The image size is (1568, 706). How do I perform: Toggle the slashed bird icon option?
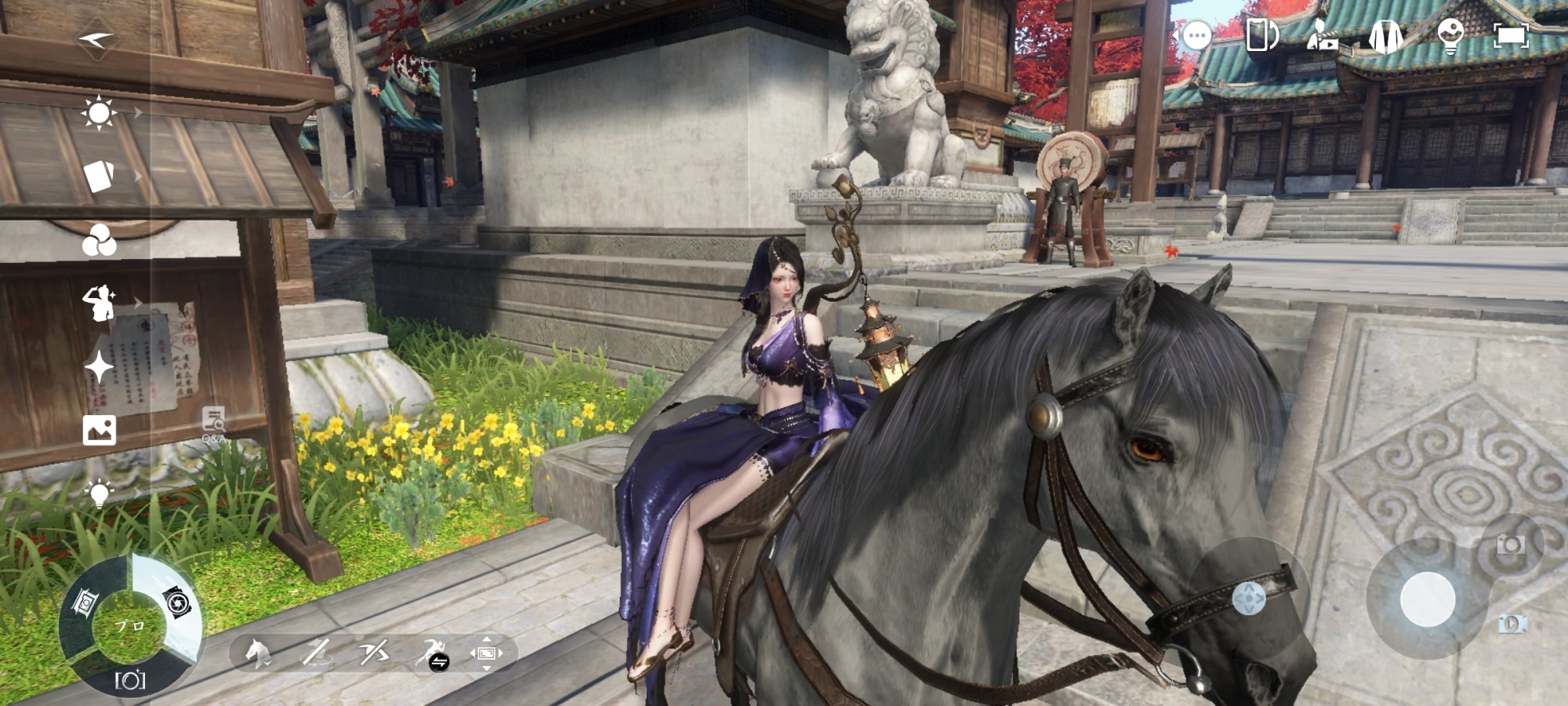click(x=374, y=653)
